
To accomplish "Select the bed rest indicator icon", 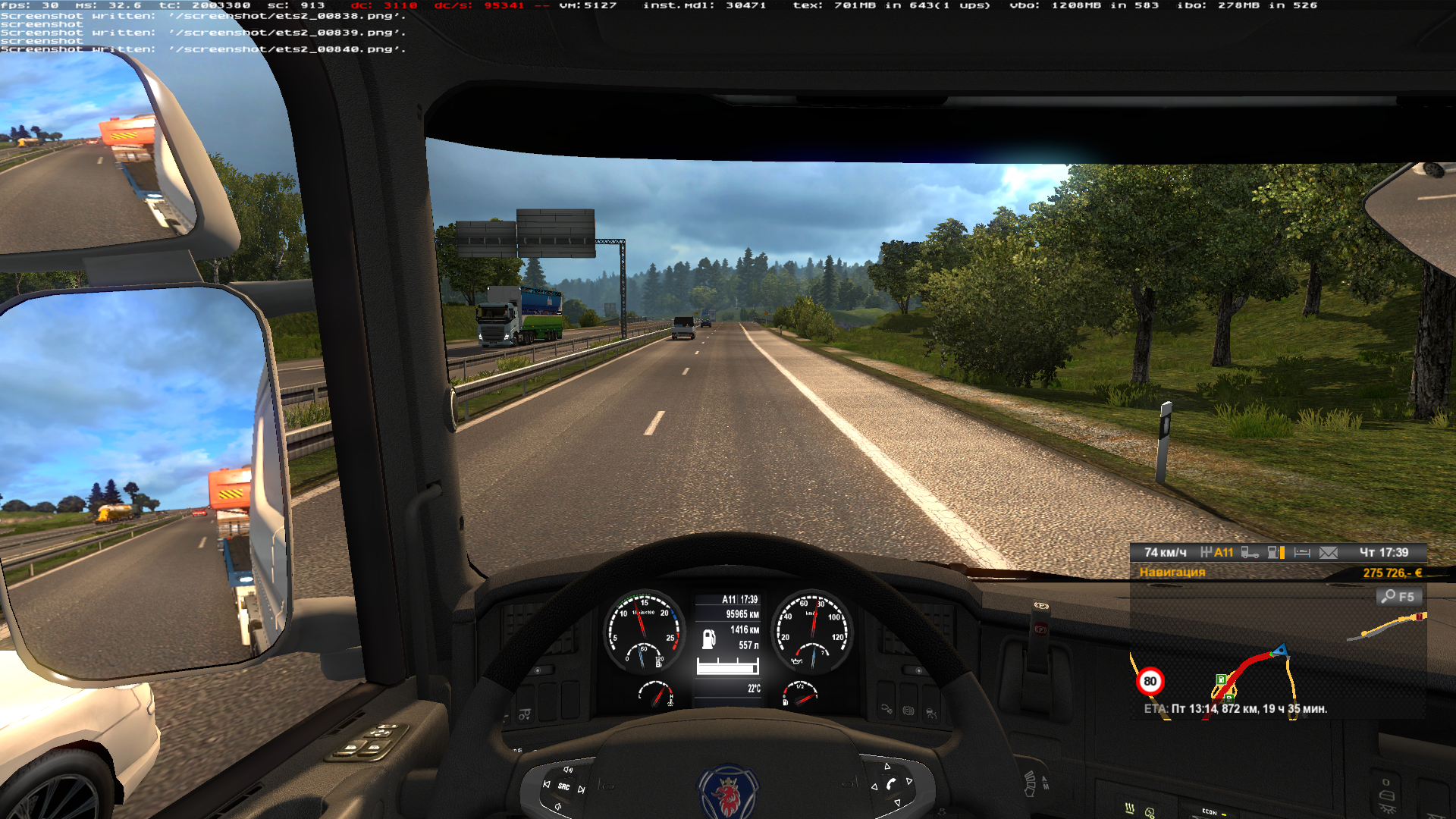I will pyautogui.click(x=1302, y=553).
